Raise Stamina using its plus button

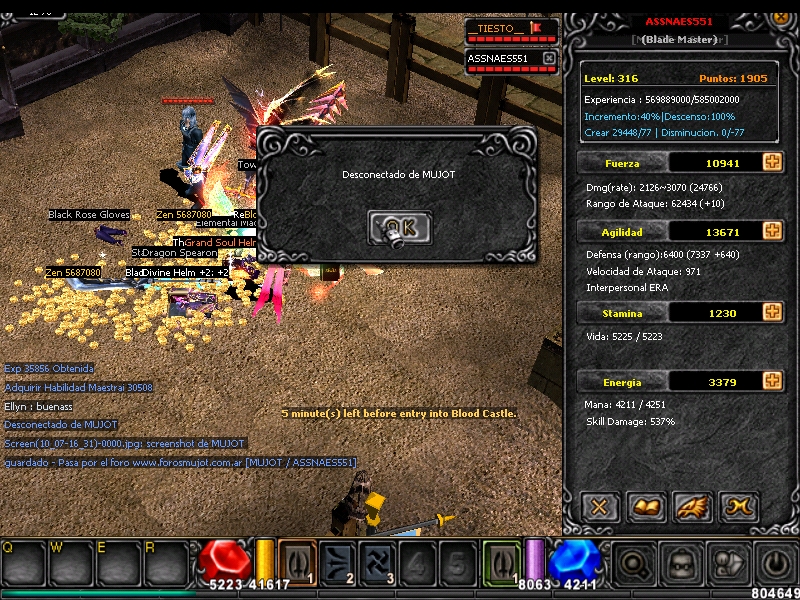click(772, 313)
